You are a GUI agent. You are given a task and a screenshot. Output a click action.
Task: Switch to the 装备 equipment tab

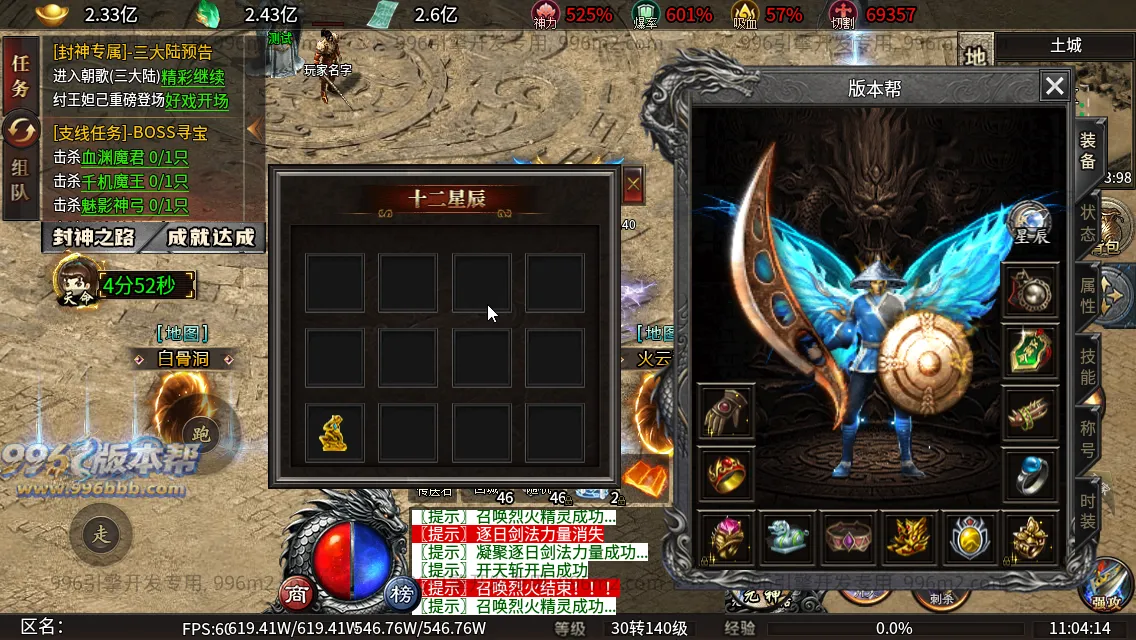[x=1088, y=152]
